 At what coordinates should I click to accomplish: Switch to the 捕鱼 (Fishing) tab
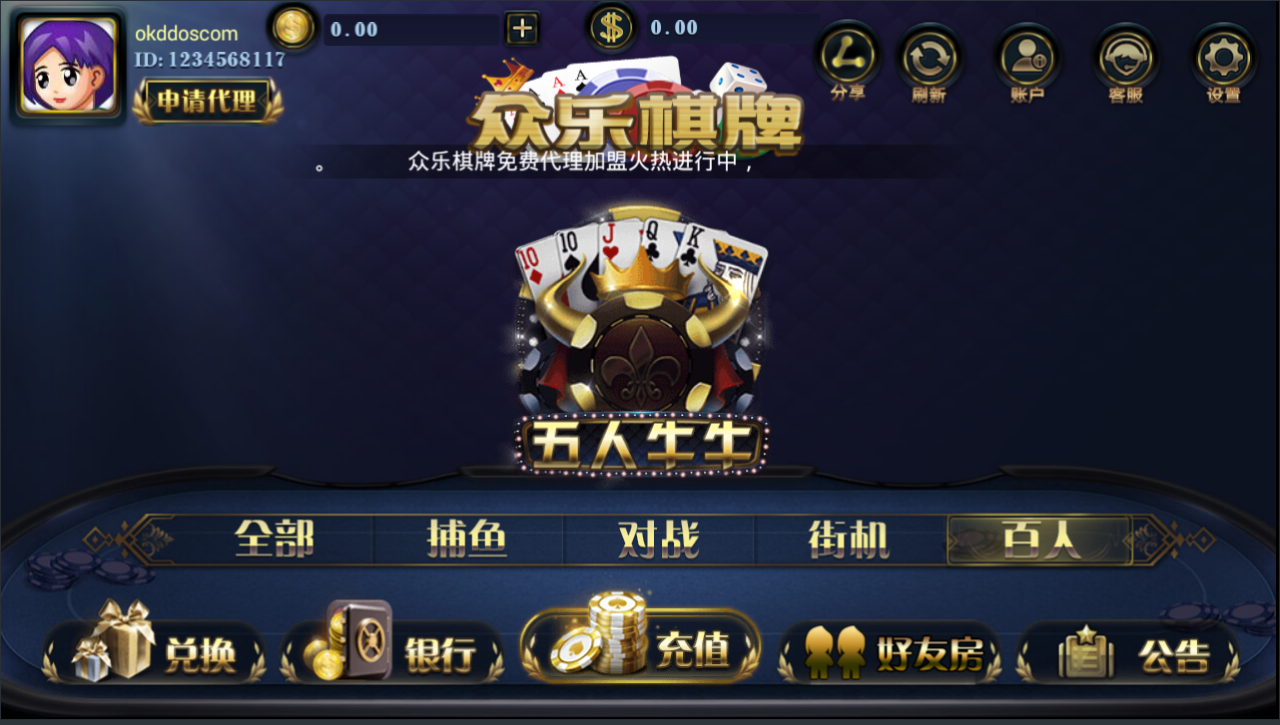coord(466,539)
